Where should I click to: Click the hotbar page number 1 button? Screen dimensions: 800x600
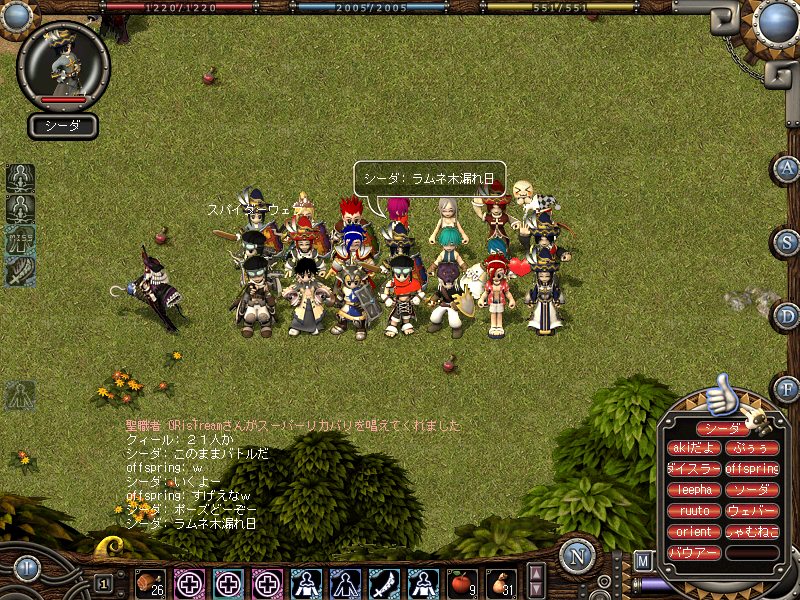(x=104, y=583)
